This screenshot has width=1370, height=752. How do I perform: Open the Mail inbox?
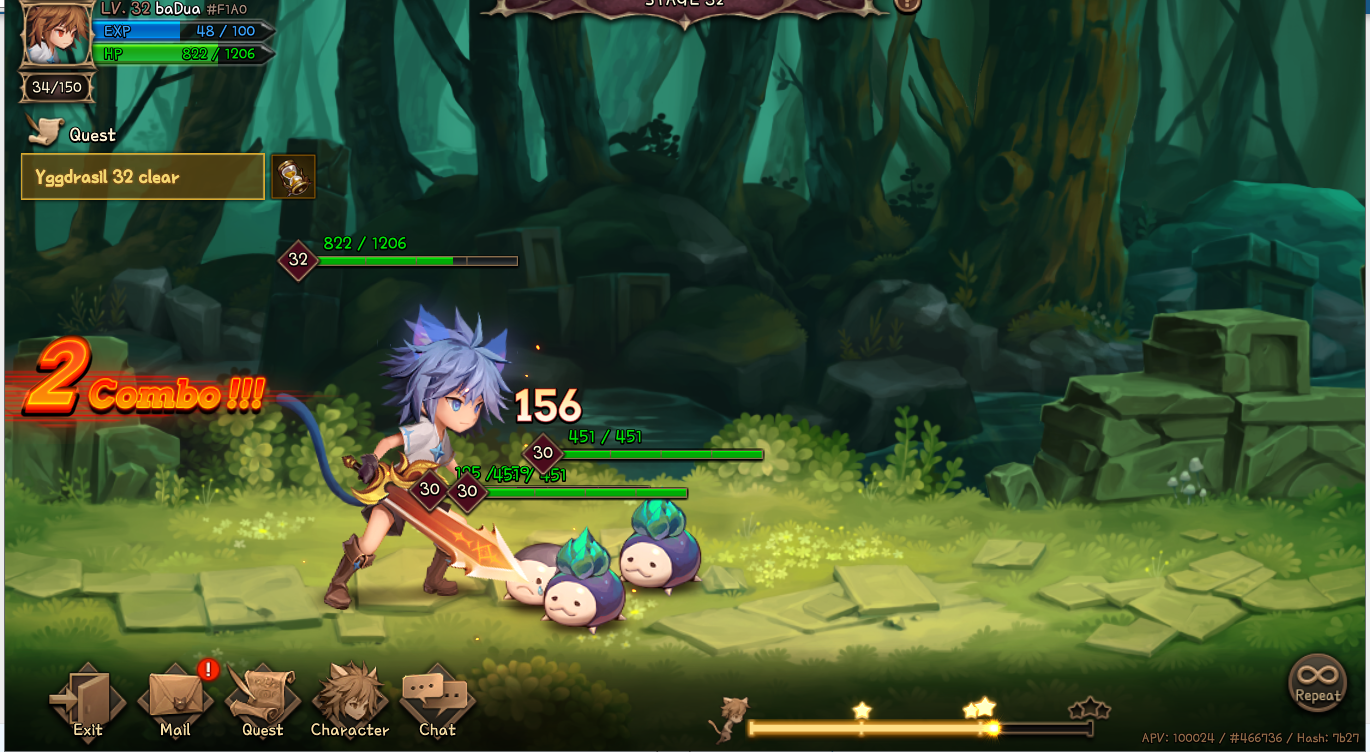point(175,700)
